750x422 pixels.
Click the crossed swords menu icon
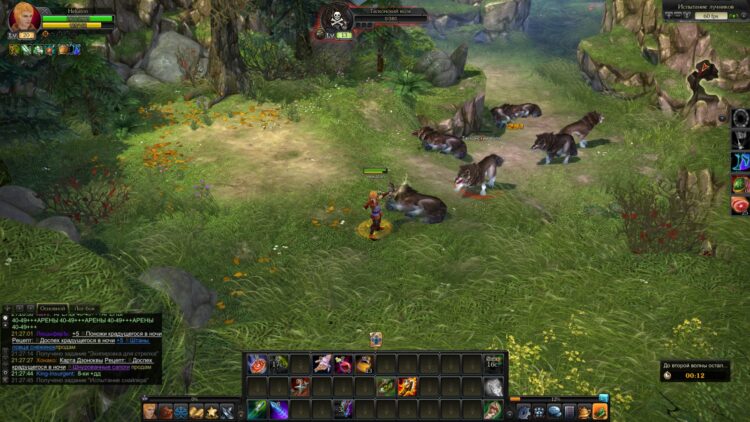[227, 411]
